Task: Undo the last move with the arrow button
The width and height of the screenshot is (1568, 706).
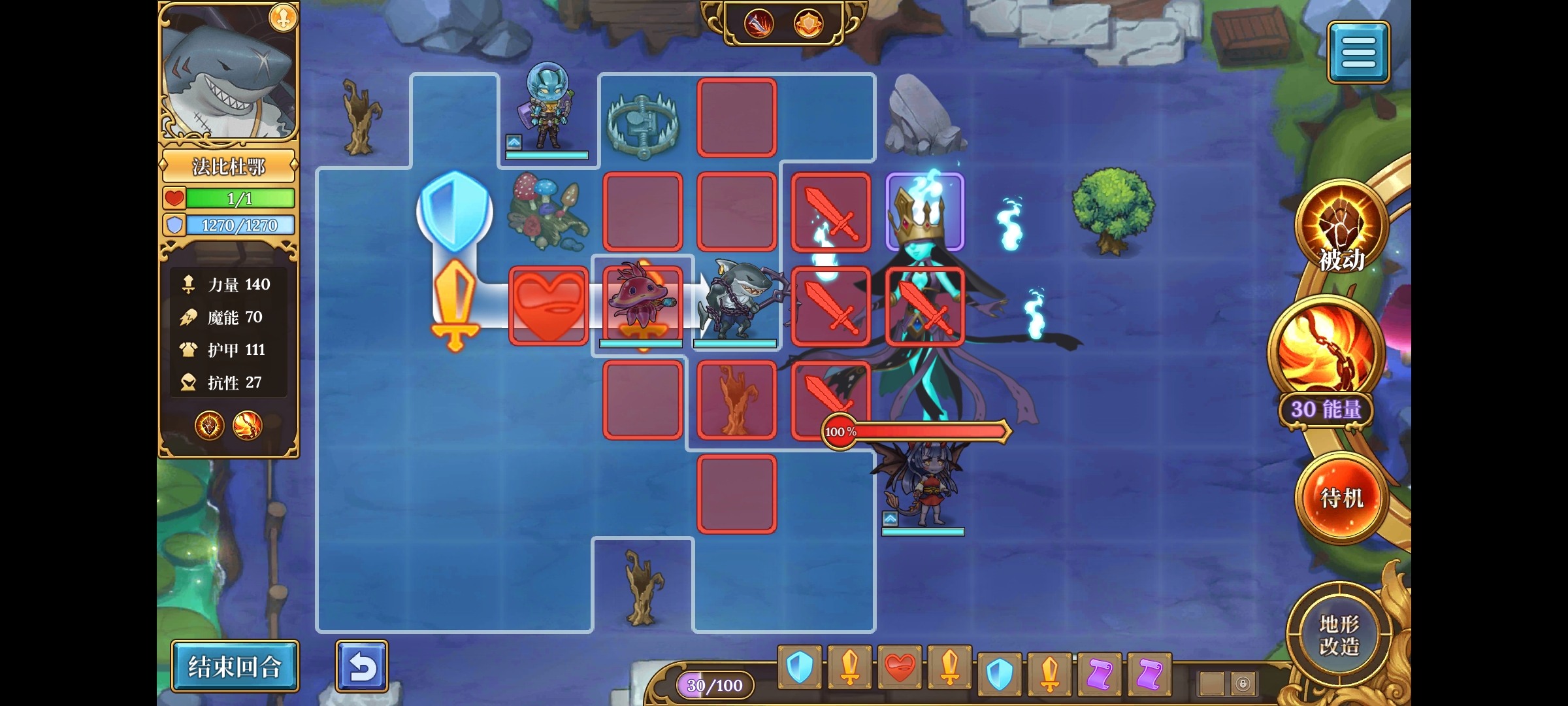Action: (x=362, y=666)
